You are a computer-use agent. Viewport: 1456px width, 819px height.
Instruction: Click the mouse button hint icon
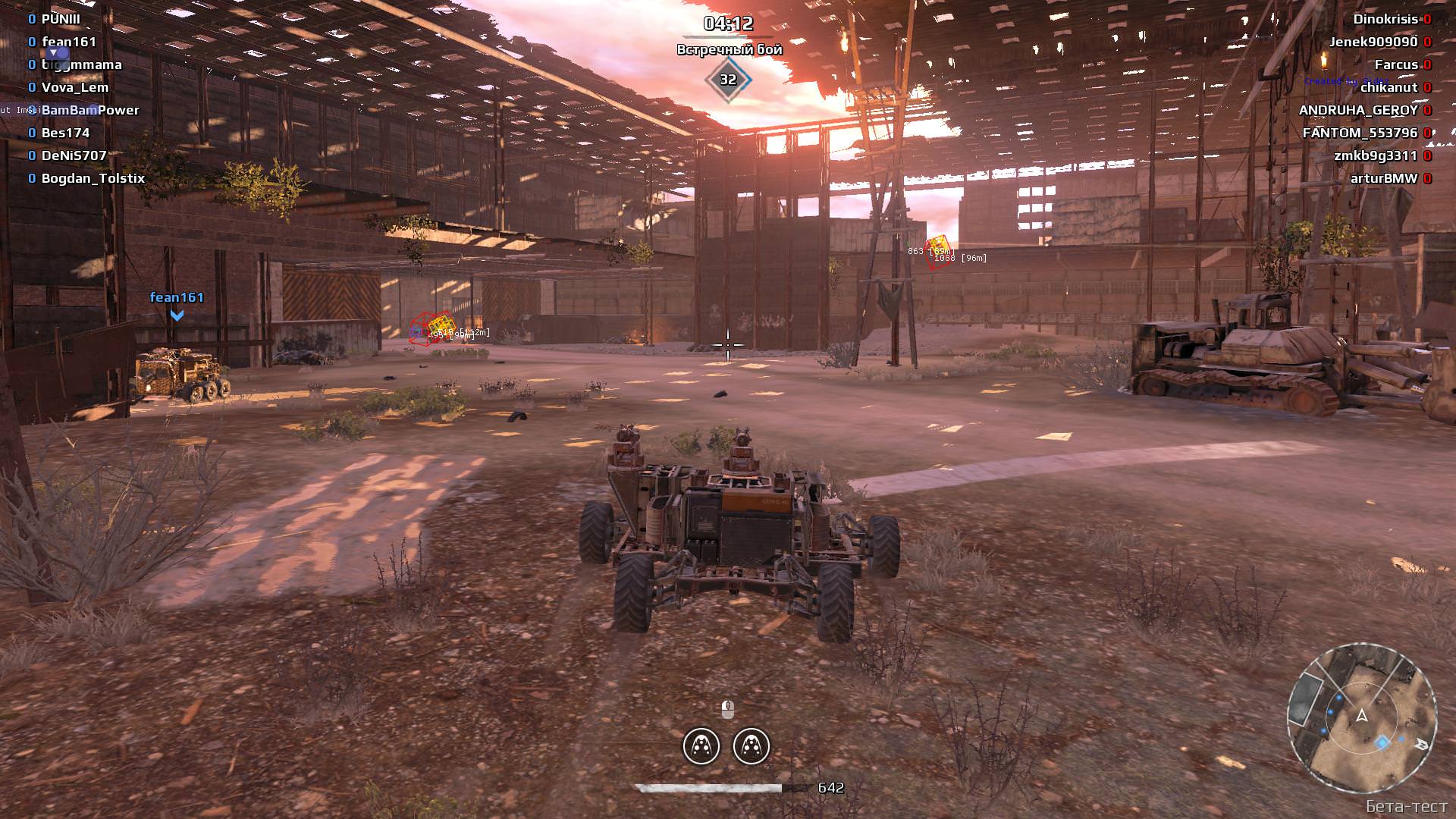tap(726, 709)
